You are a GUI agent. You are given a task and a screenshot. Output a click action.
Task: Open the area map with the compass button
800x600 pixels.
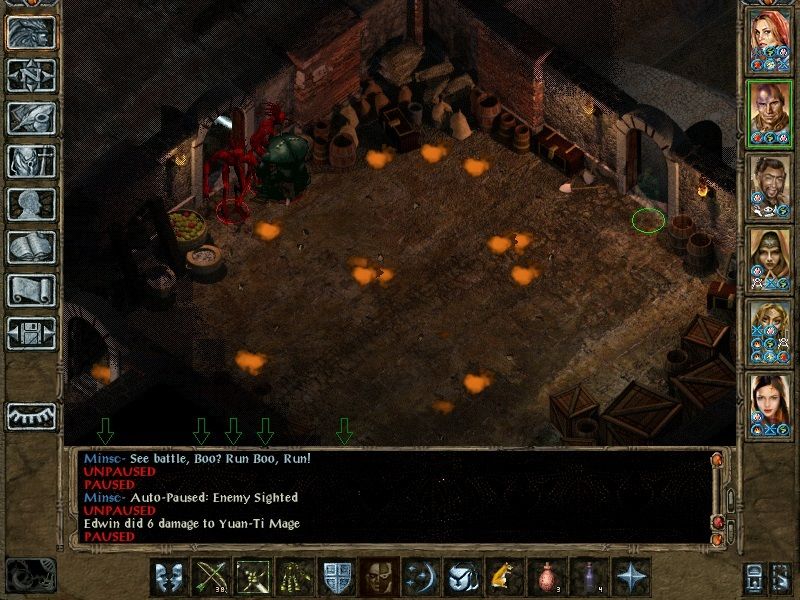click(31, 75)
